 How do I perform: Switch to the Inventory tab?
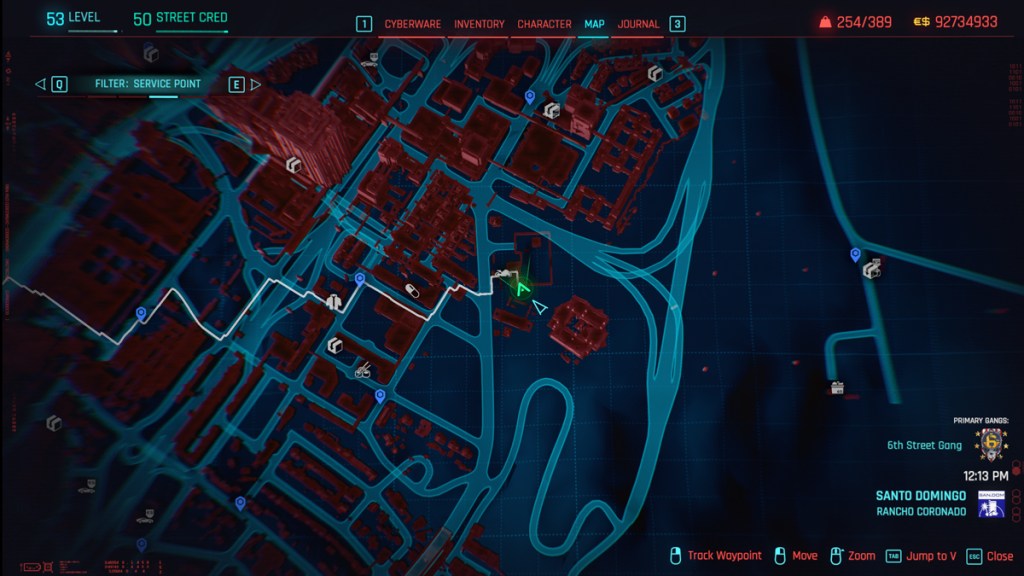click(479, 24)
